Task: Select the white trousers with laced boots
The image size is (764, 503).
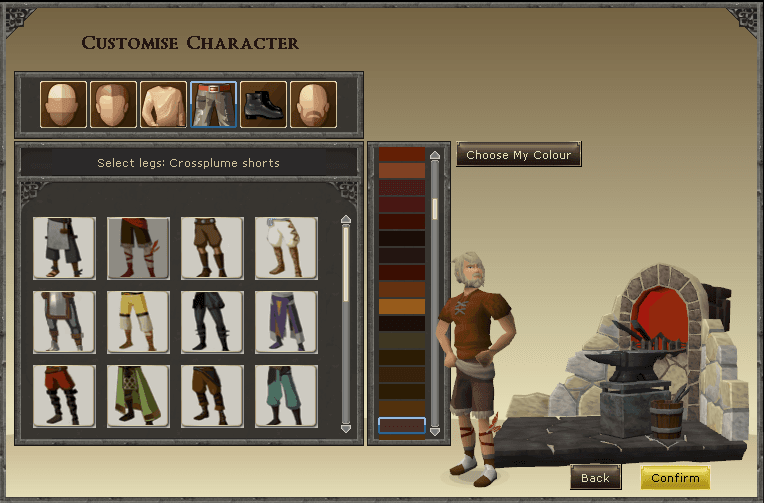Action: pos(286,248)
